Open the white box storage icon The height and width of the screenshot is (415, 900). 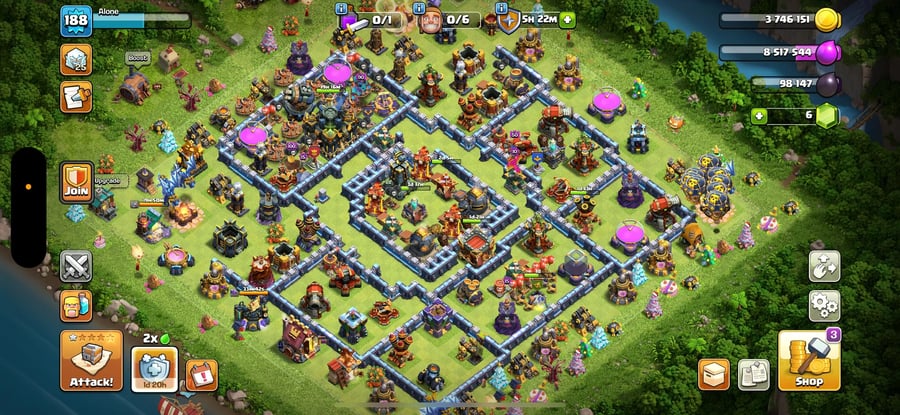click(713, 374)
